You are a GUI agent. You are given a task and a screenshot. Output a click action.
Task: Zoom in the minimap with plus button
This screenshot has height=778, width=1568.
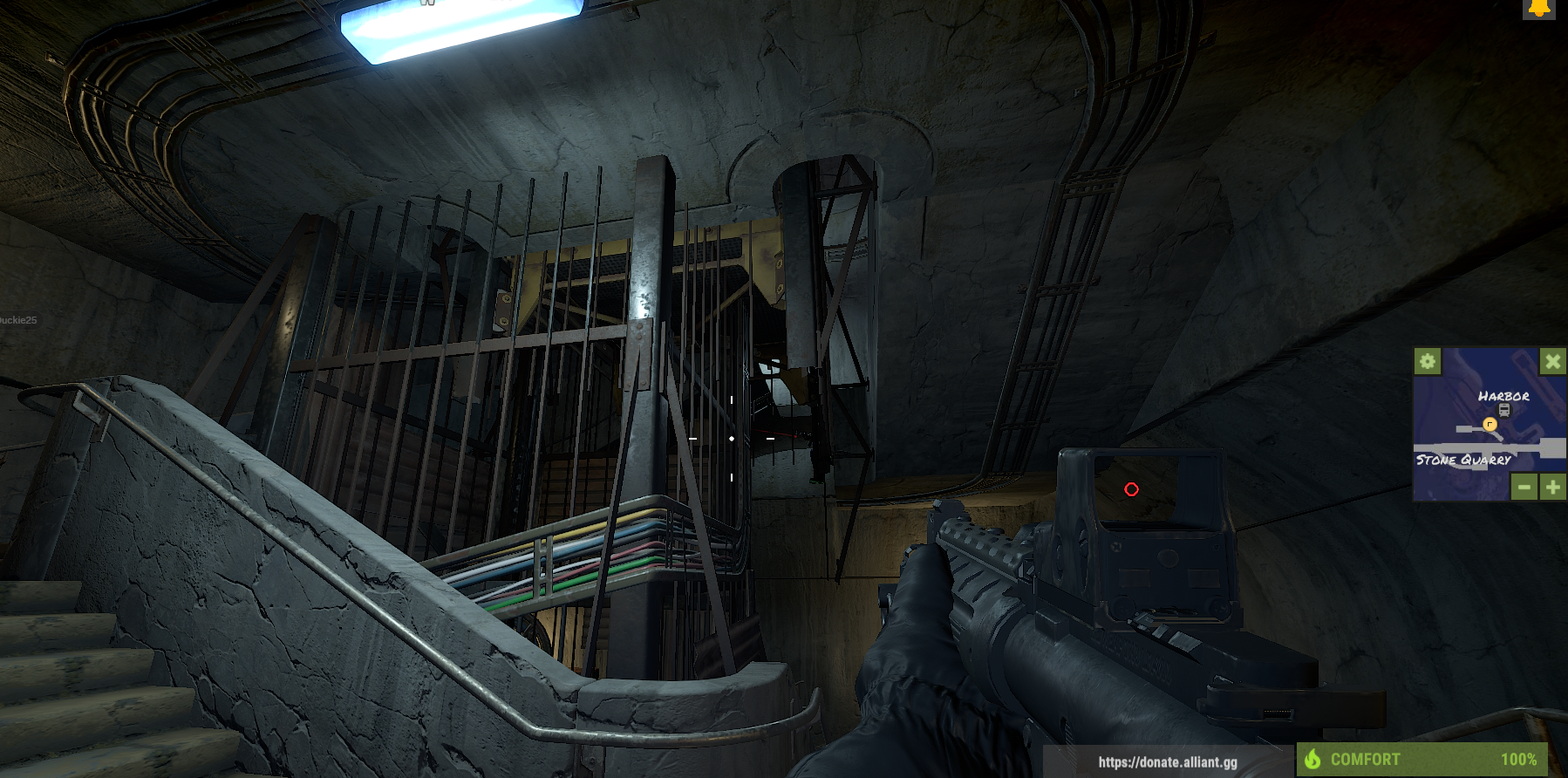click(x=1552, y=487)
